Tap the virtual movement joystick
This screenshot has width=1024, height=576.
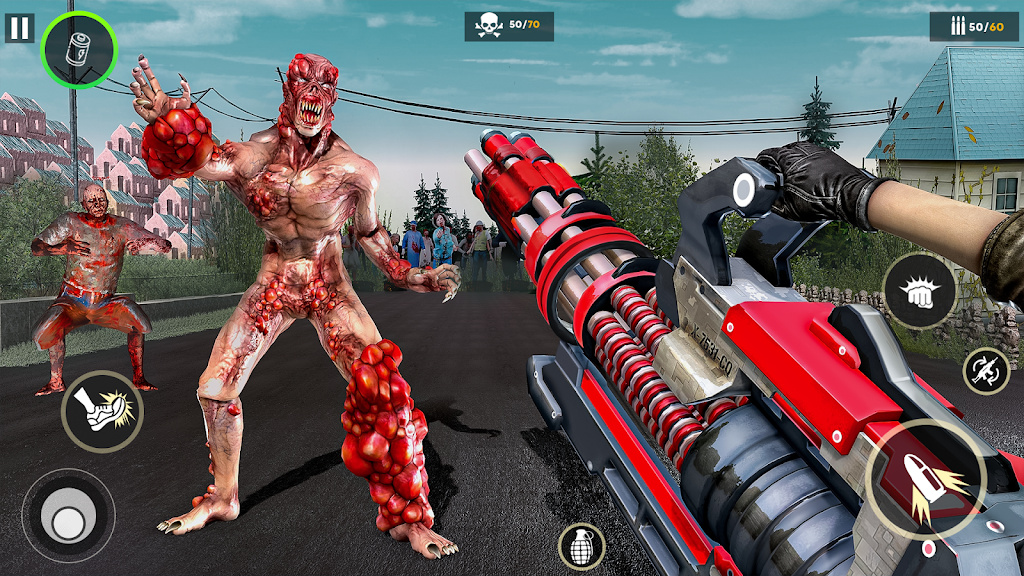point(68,516)
